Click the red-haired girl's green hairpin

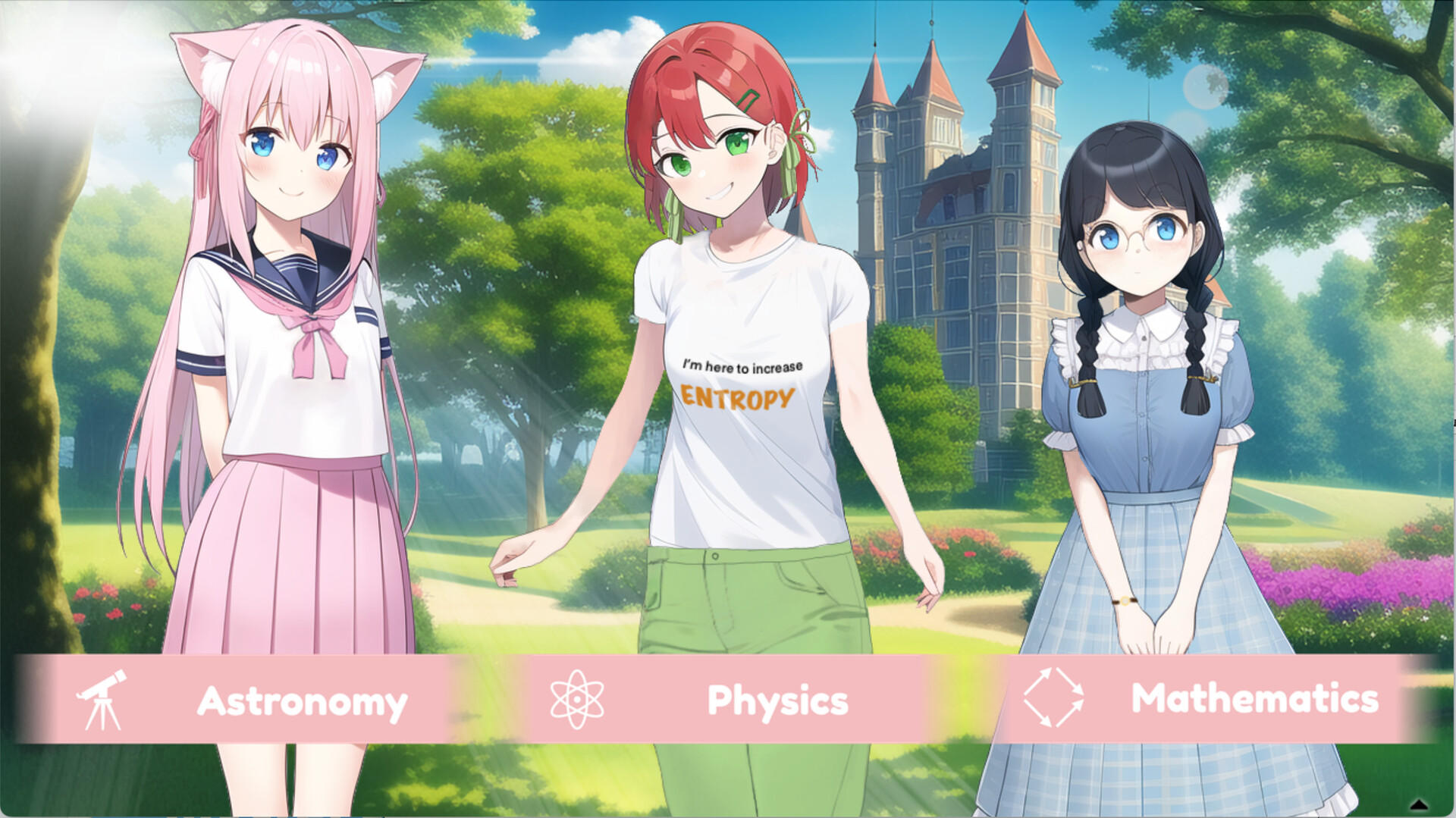(x=747, y=97)
